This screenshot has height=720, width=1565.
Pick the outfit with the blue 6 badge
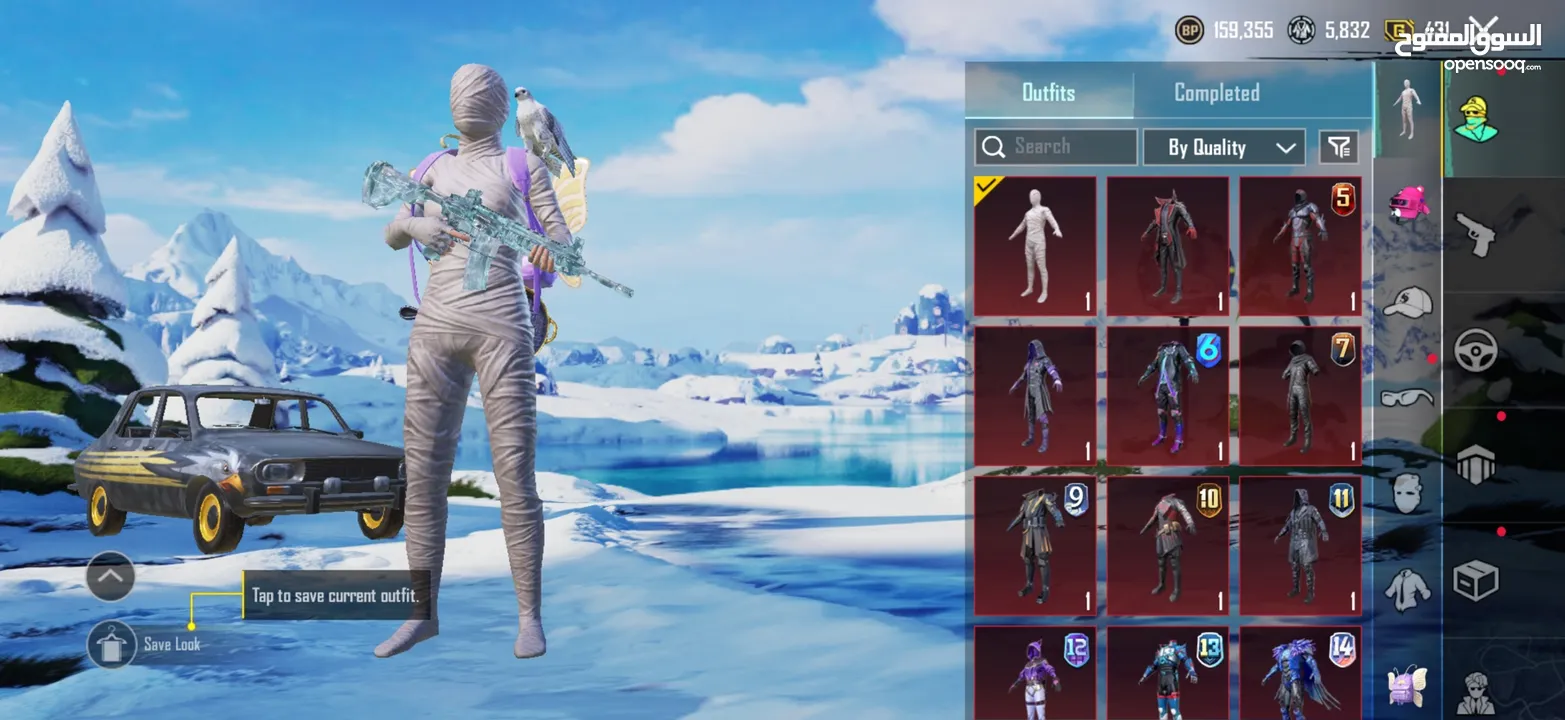tap(1167, 395)
